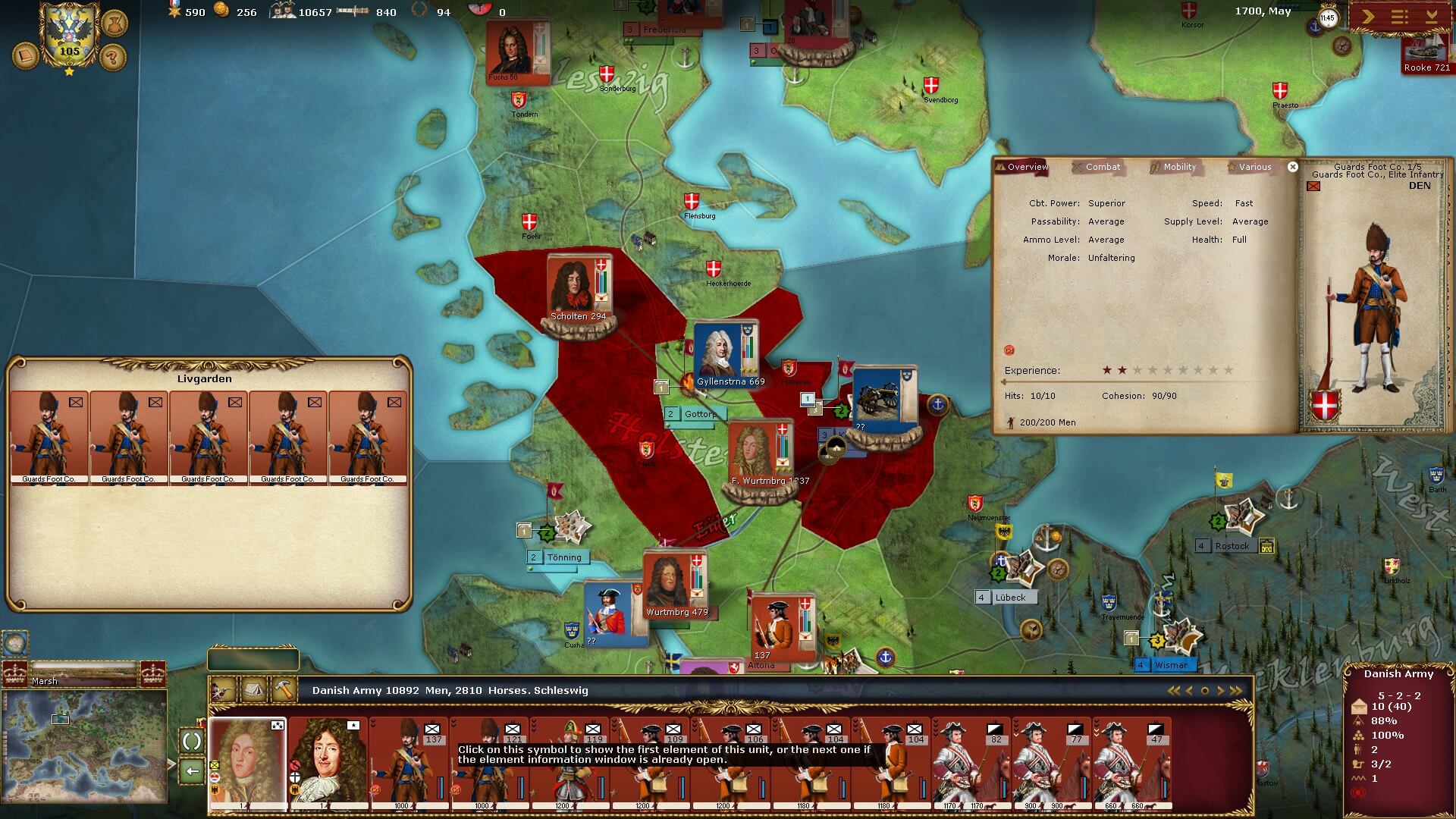Screen dimensions: 1456x819
Task: Select the first Guards Foot Co. card
Action: tap(49, 438)
